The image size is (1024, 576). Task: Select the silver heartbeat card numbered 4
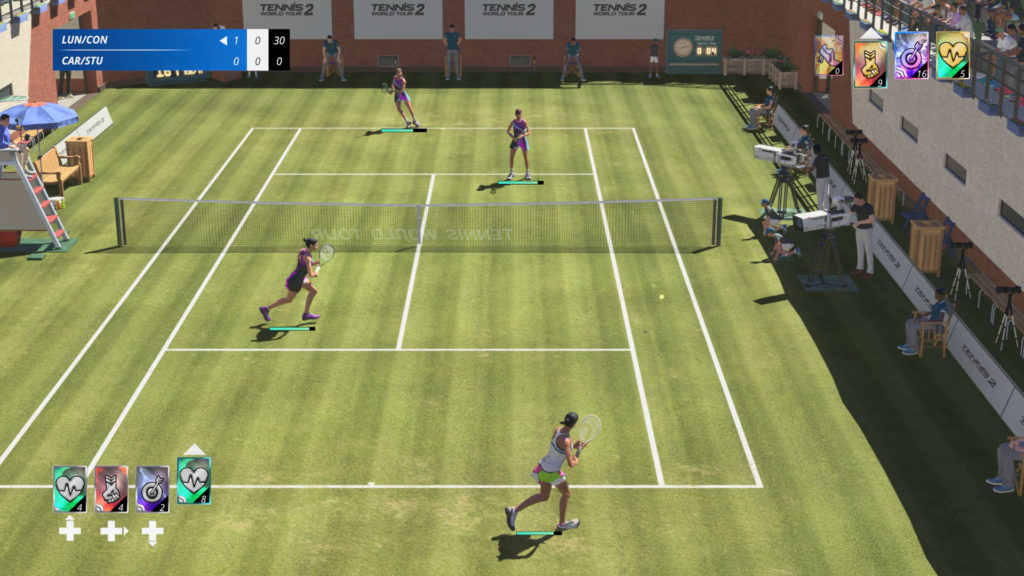tap(69, 489)
